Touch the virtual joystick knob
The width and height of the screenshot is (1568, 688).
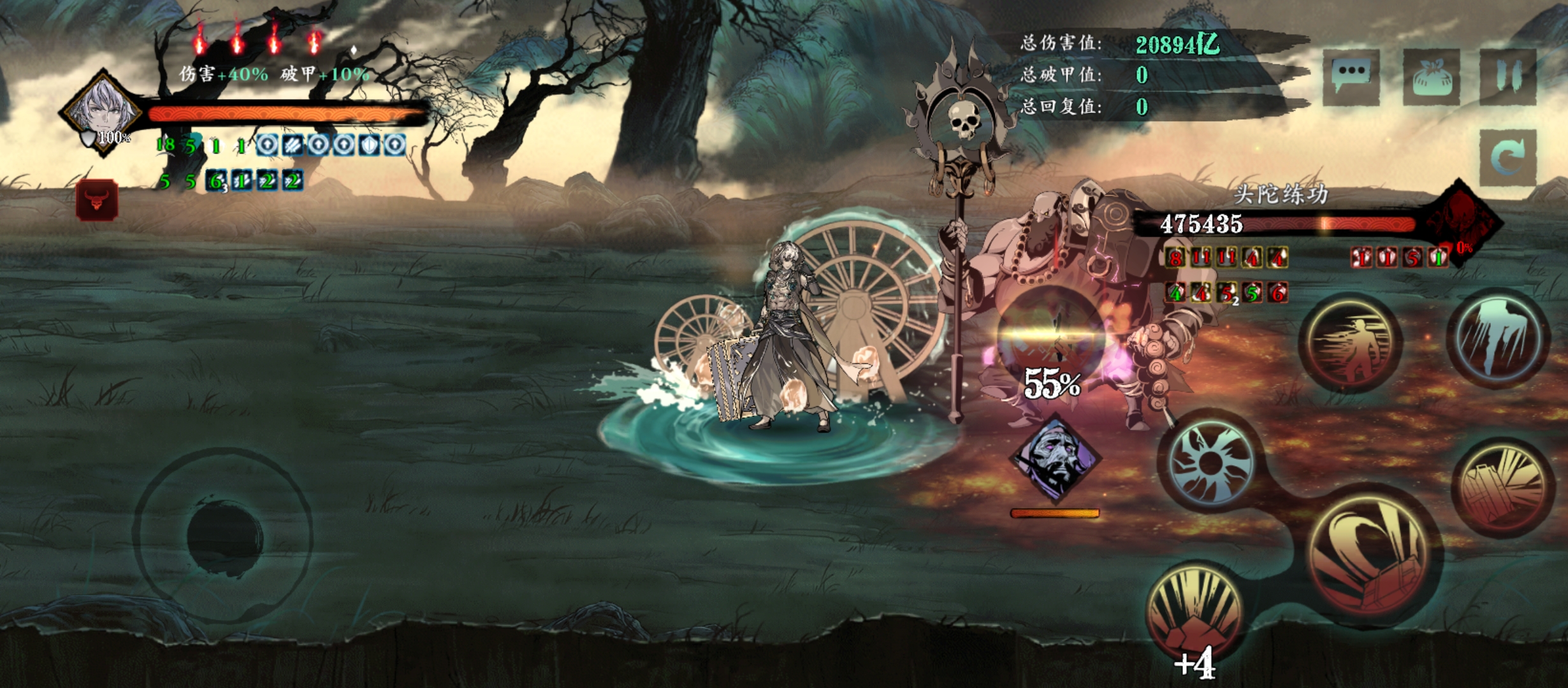[224, 537]
